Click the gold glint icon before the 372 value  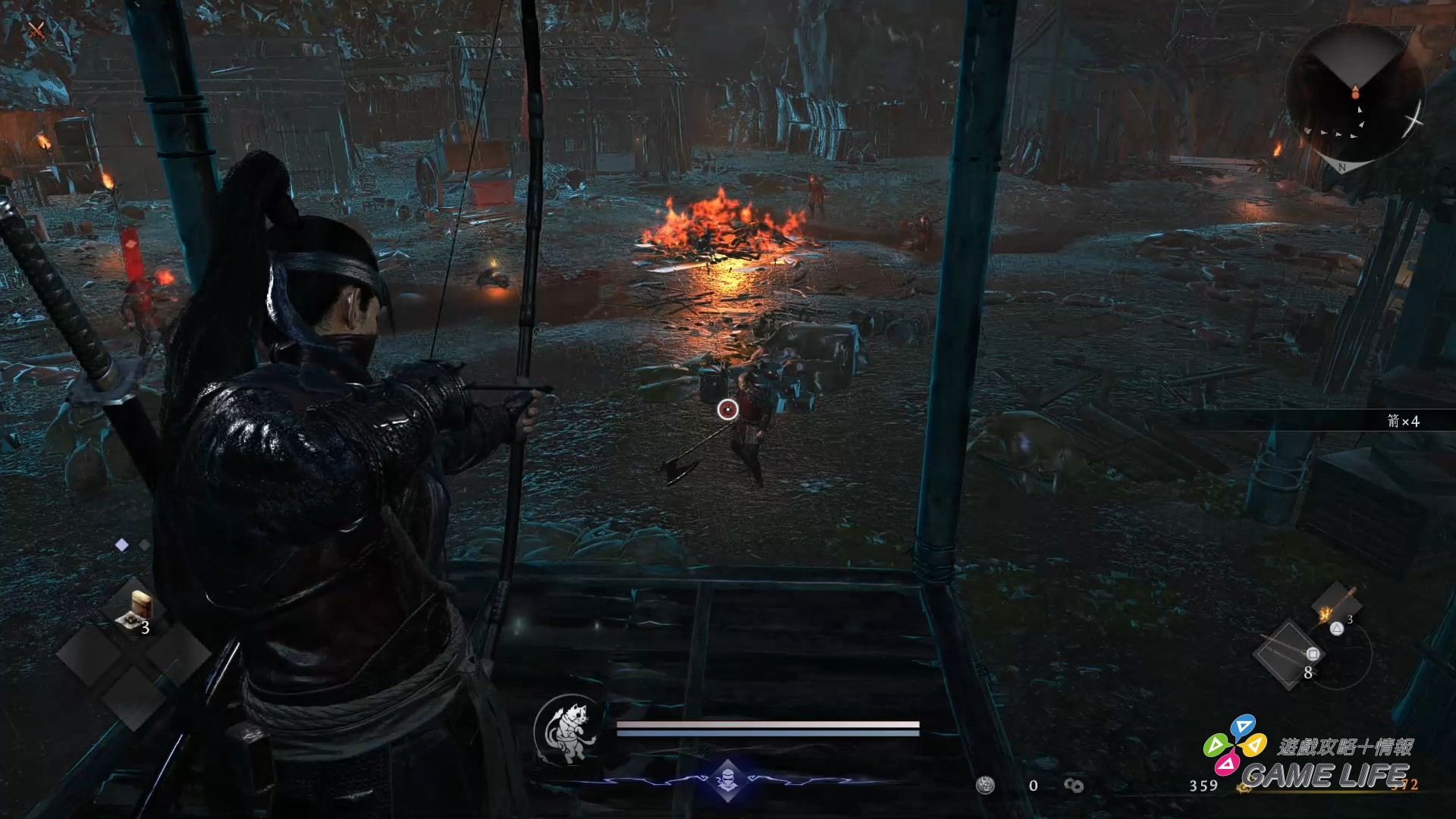[1244, 789]
